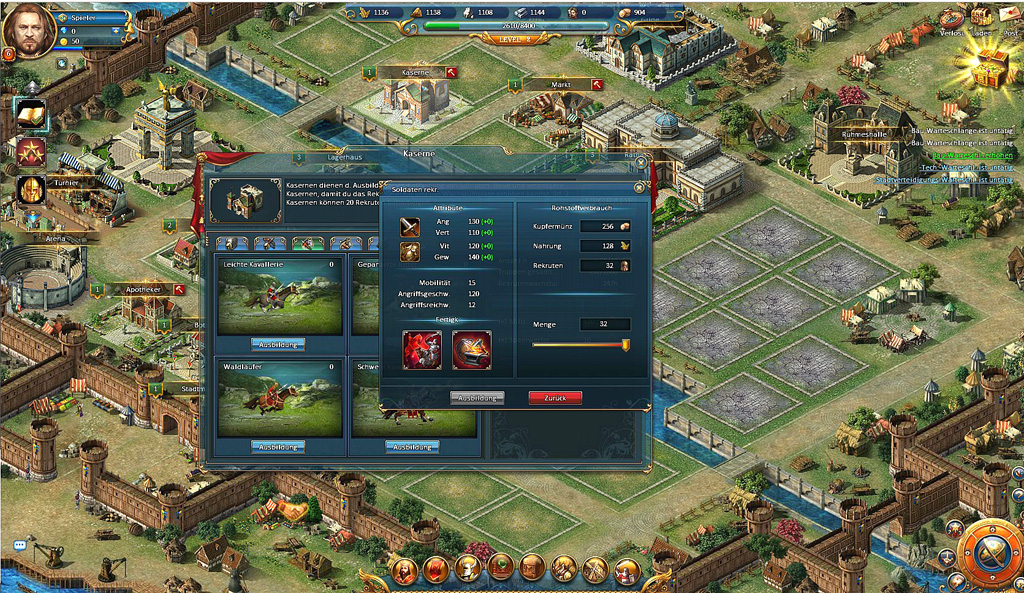Close the Soldaten rekr. dialog

(639, 187)
